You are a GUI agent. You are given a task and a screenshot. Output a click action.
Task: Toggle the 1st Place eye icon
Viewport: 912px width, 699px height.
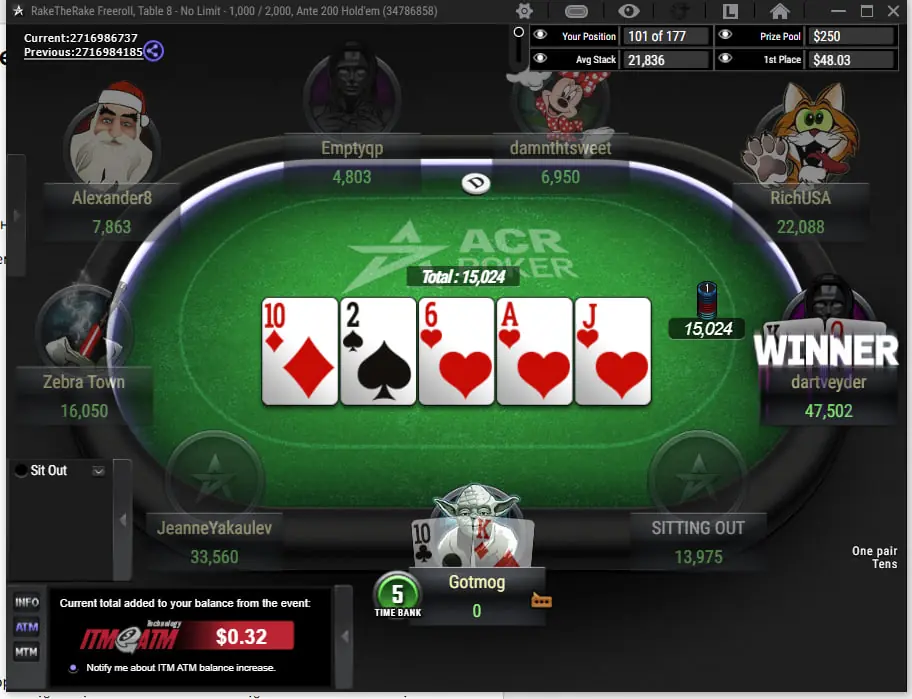(x=725, y=59)
